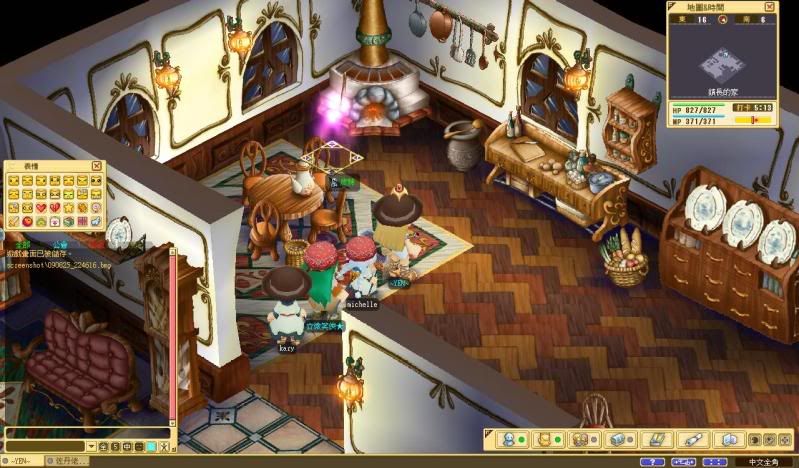Pick the red heart emoticon
The height and width of the screenshot is (468, 799).
41,207
